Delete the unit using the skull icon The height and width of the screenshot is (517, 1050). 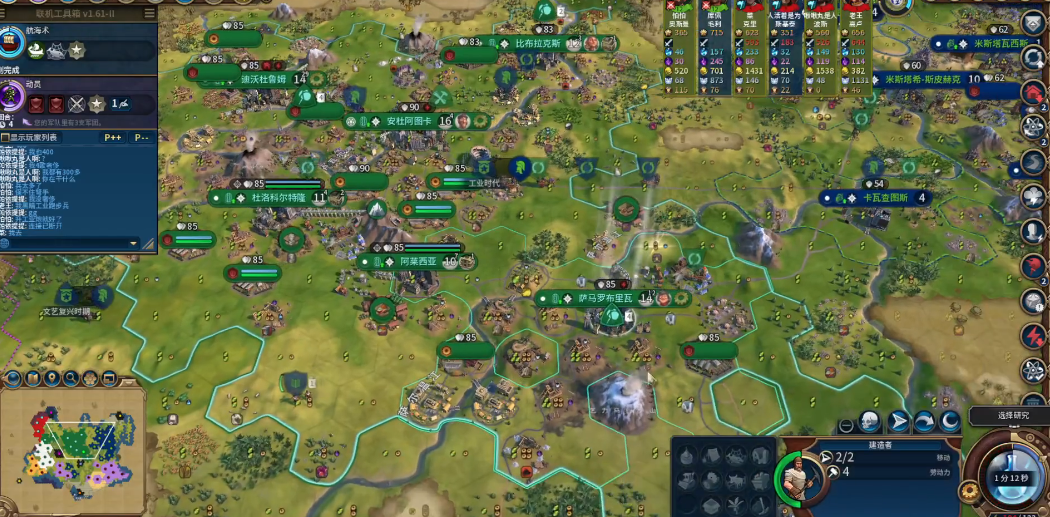871,421
